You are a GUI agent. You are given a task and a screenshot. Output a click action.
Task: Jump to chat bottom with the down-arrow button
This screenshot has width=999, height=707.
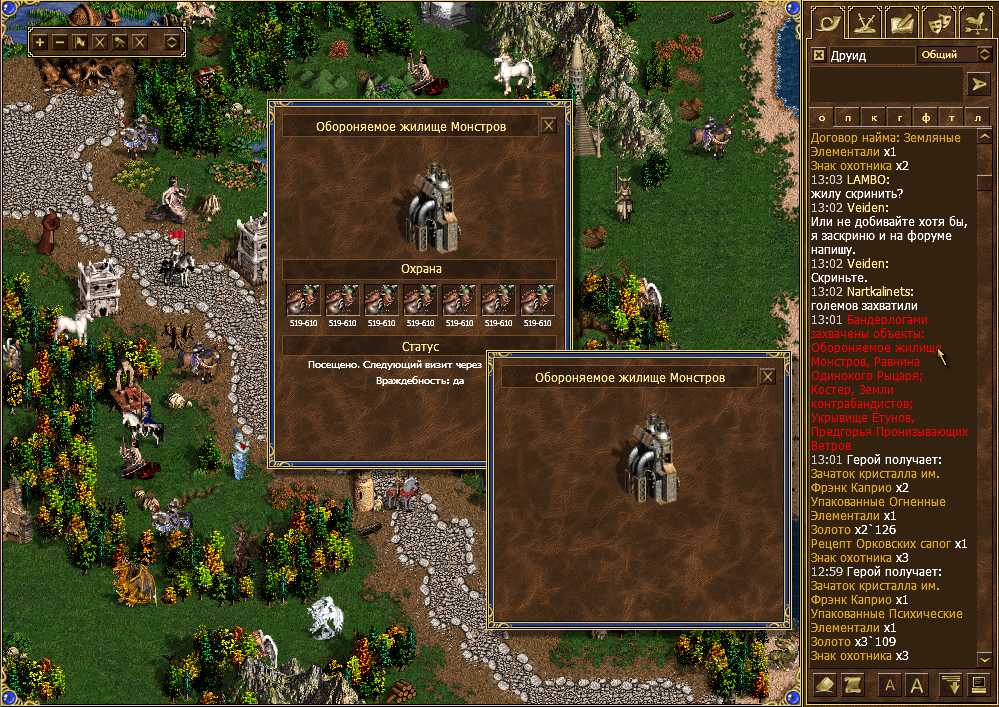(x=951, y=685)
